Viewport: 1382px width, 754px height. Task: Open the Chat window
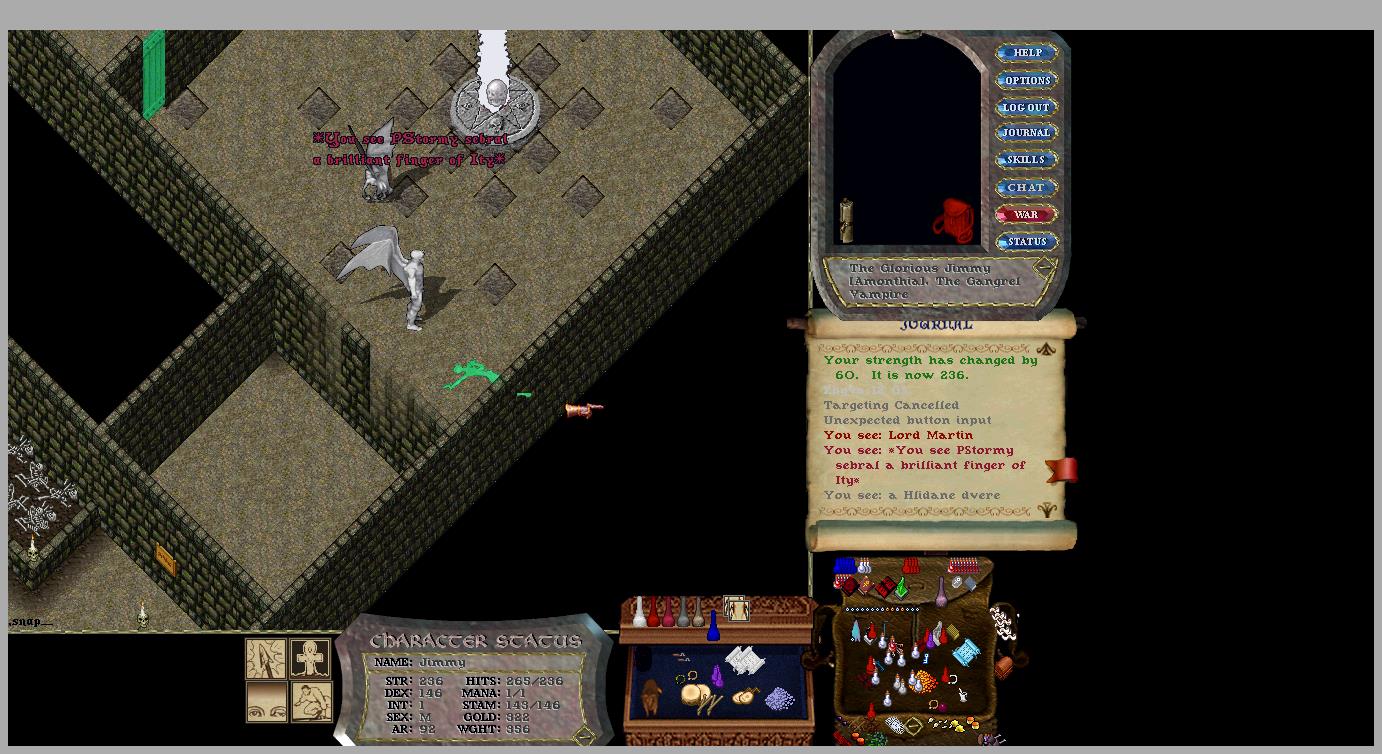pos(1027,187)
